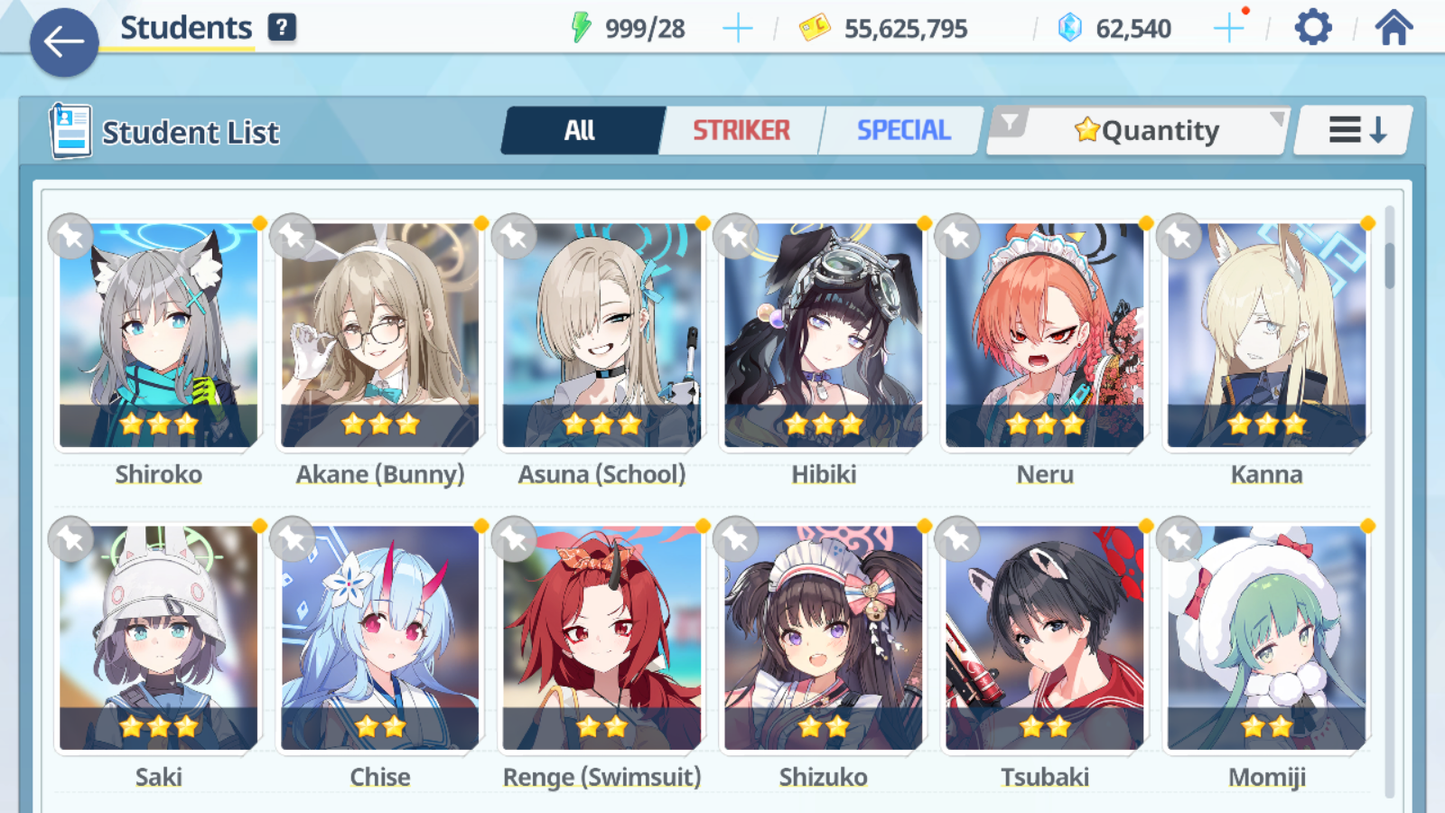Open Neru's student portrait
1445x813 pixels.
(1044, 335)
